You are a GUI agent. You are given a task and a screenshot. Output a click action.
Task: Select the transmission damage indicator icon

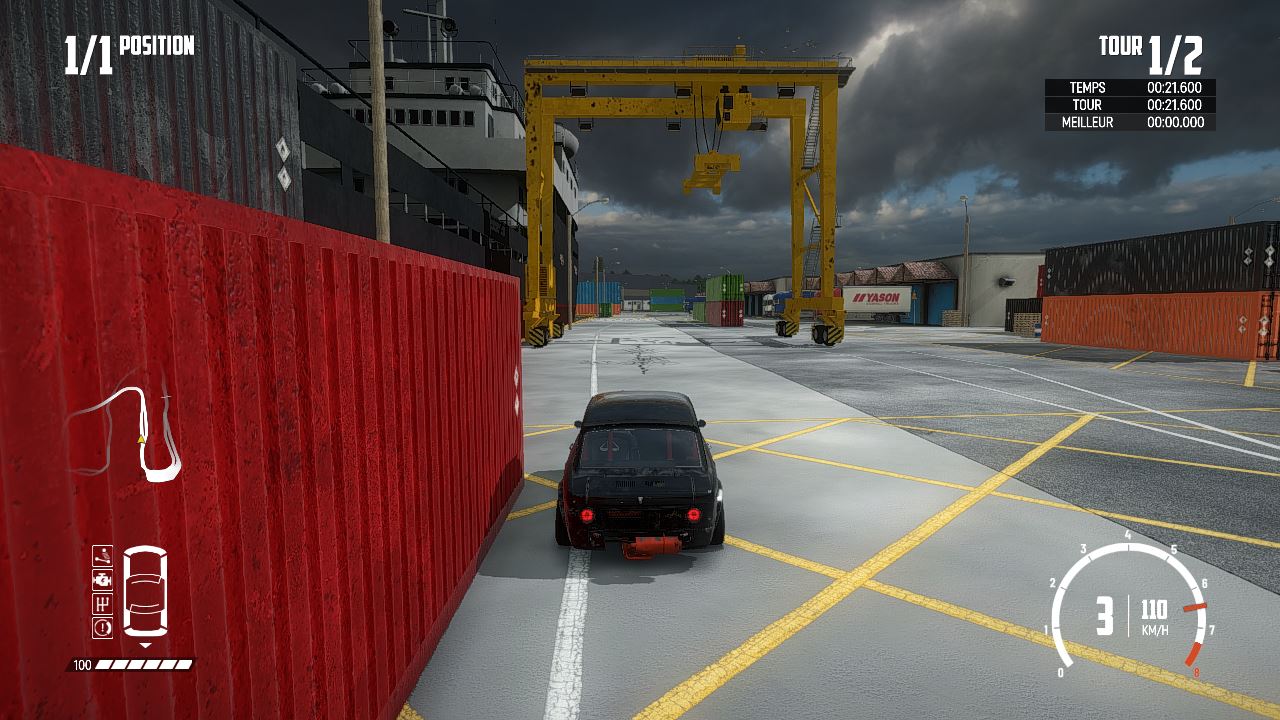[x=101, y=602]
